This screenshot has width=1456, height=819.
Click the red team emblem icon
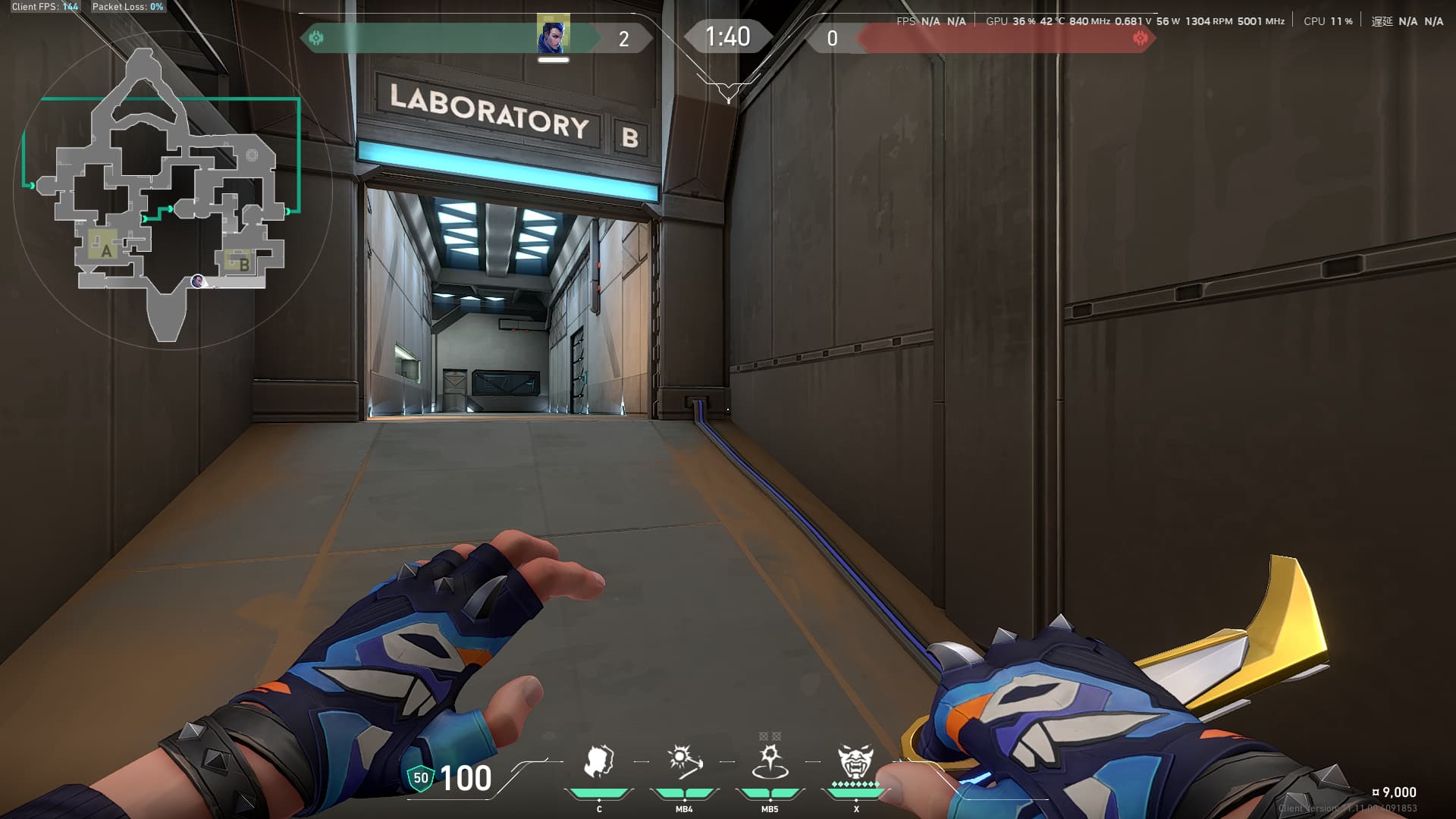pyautogui.click(x=1139, y=37)
